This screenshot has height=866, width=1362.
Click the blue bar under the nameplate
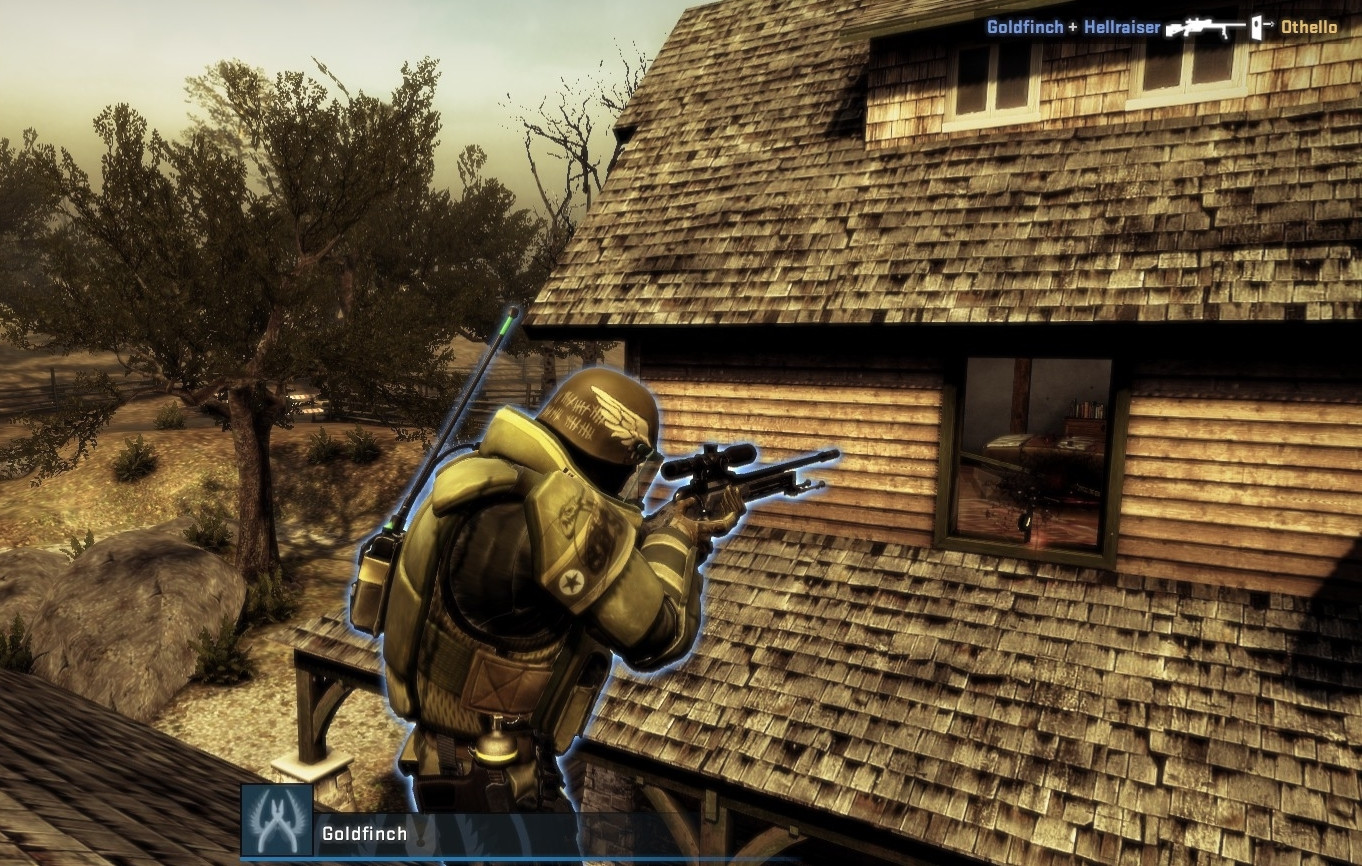point(600,859)
